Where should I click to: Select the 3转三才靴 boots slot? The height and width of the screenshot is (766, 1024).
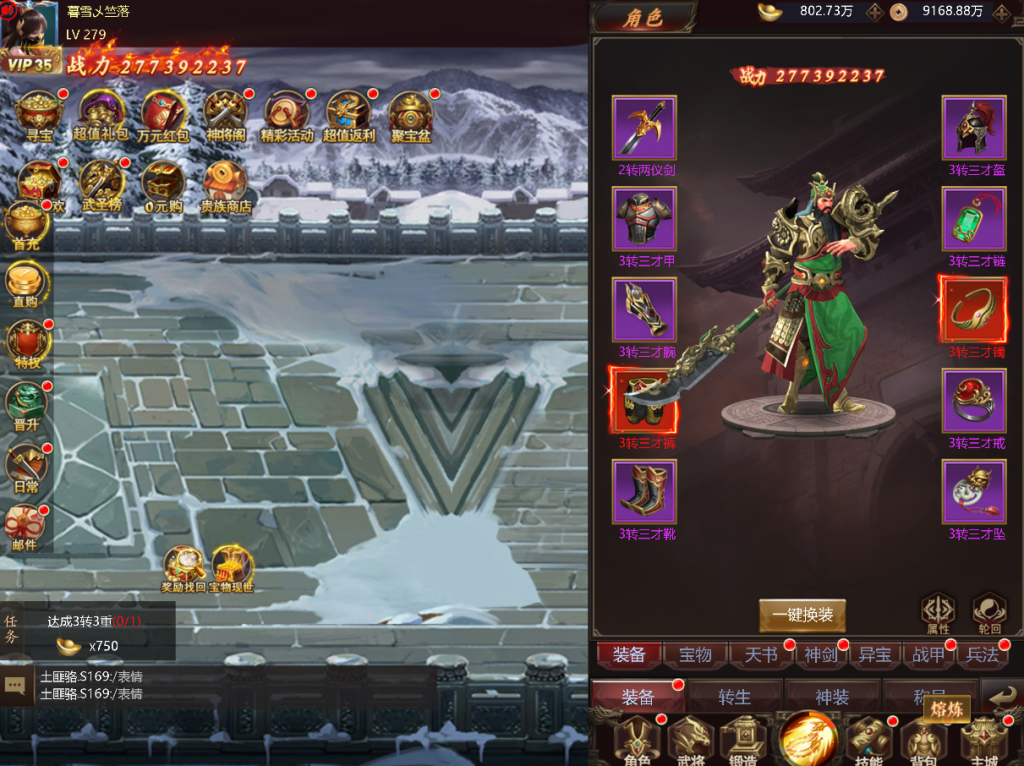coord(645,491)
